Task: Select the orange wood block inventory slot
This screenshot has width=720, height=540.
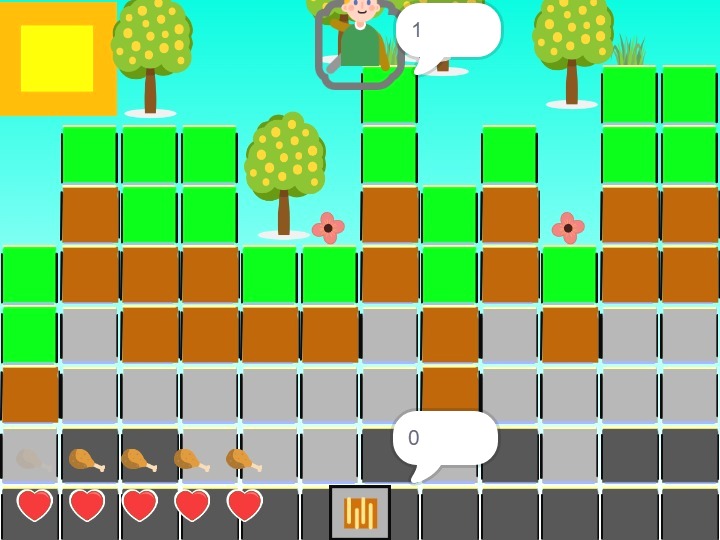Action: pyautogui.click(x=360, y=512)
